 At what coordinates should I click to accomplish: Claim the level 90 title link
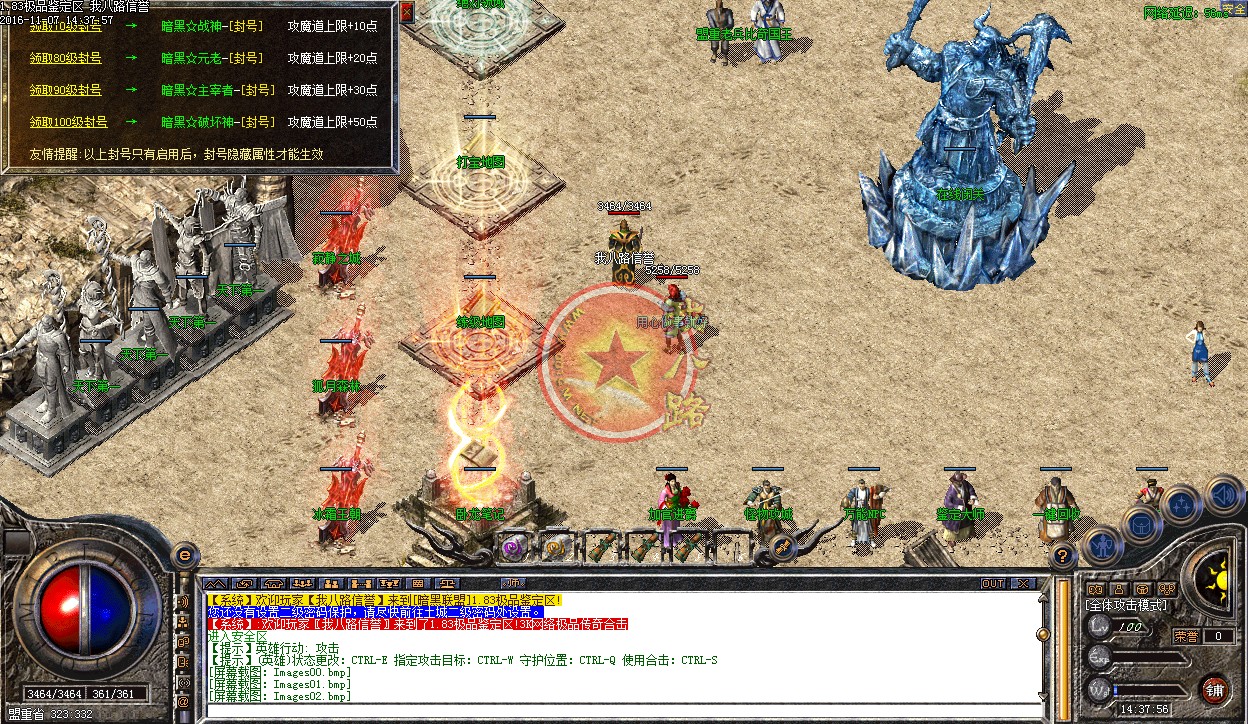click(65, 90)
